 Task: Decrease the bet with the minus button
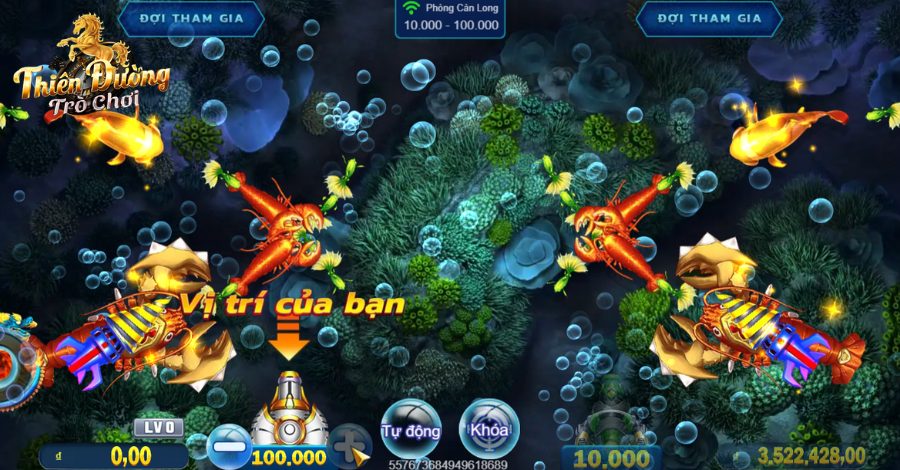tap(225, 445)
